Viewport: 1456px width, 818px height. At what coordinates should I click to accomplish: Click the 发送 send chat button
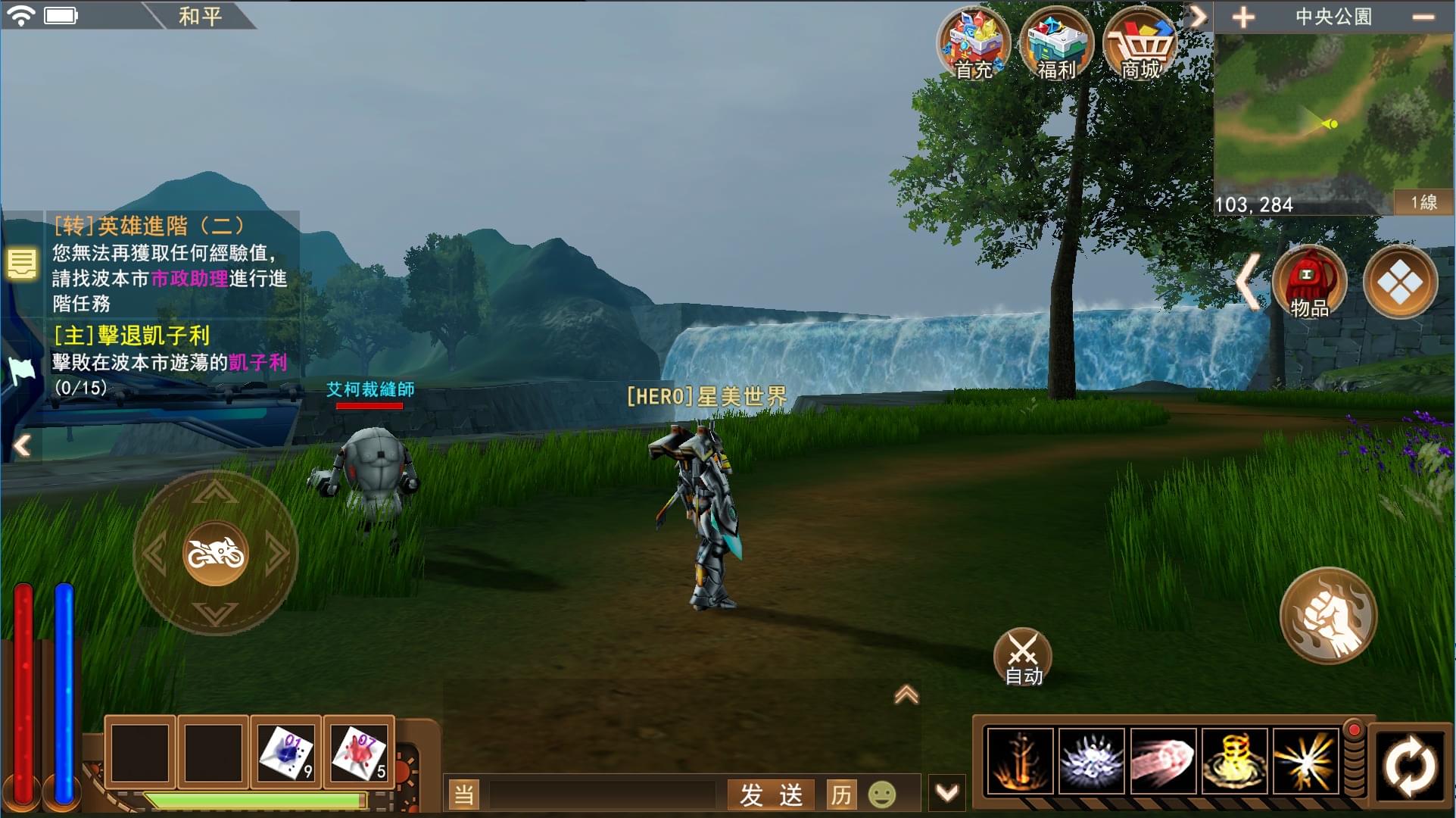(771, 795)
